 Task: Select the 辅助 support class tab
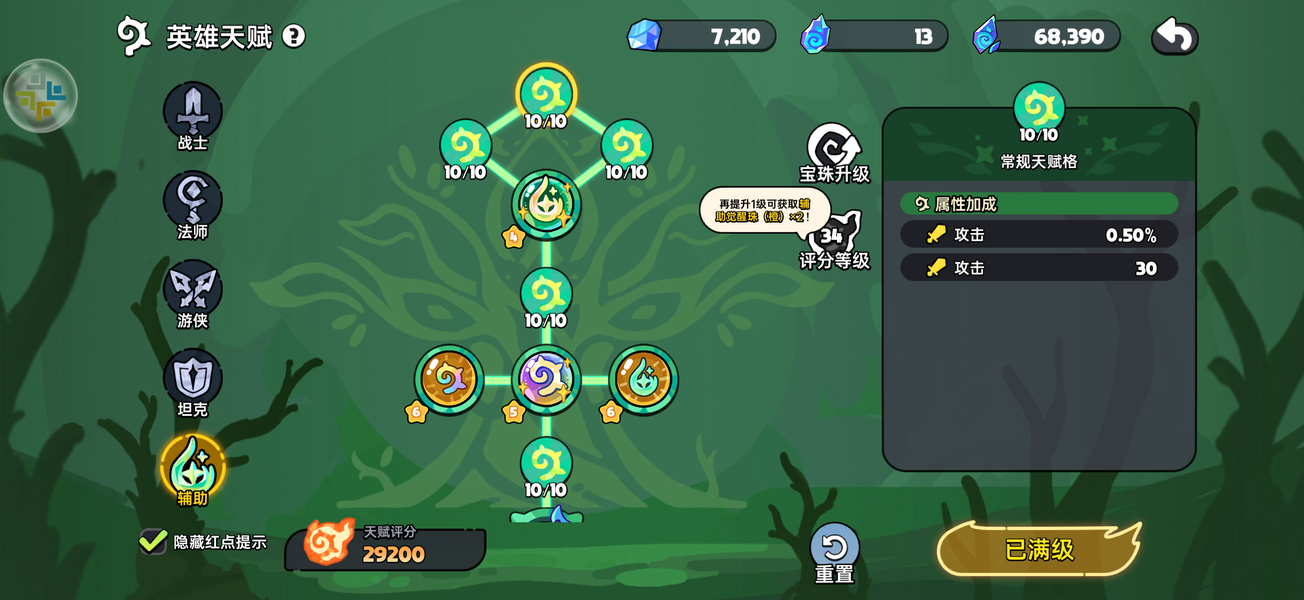pyautogui.click(x=193, y=467)
